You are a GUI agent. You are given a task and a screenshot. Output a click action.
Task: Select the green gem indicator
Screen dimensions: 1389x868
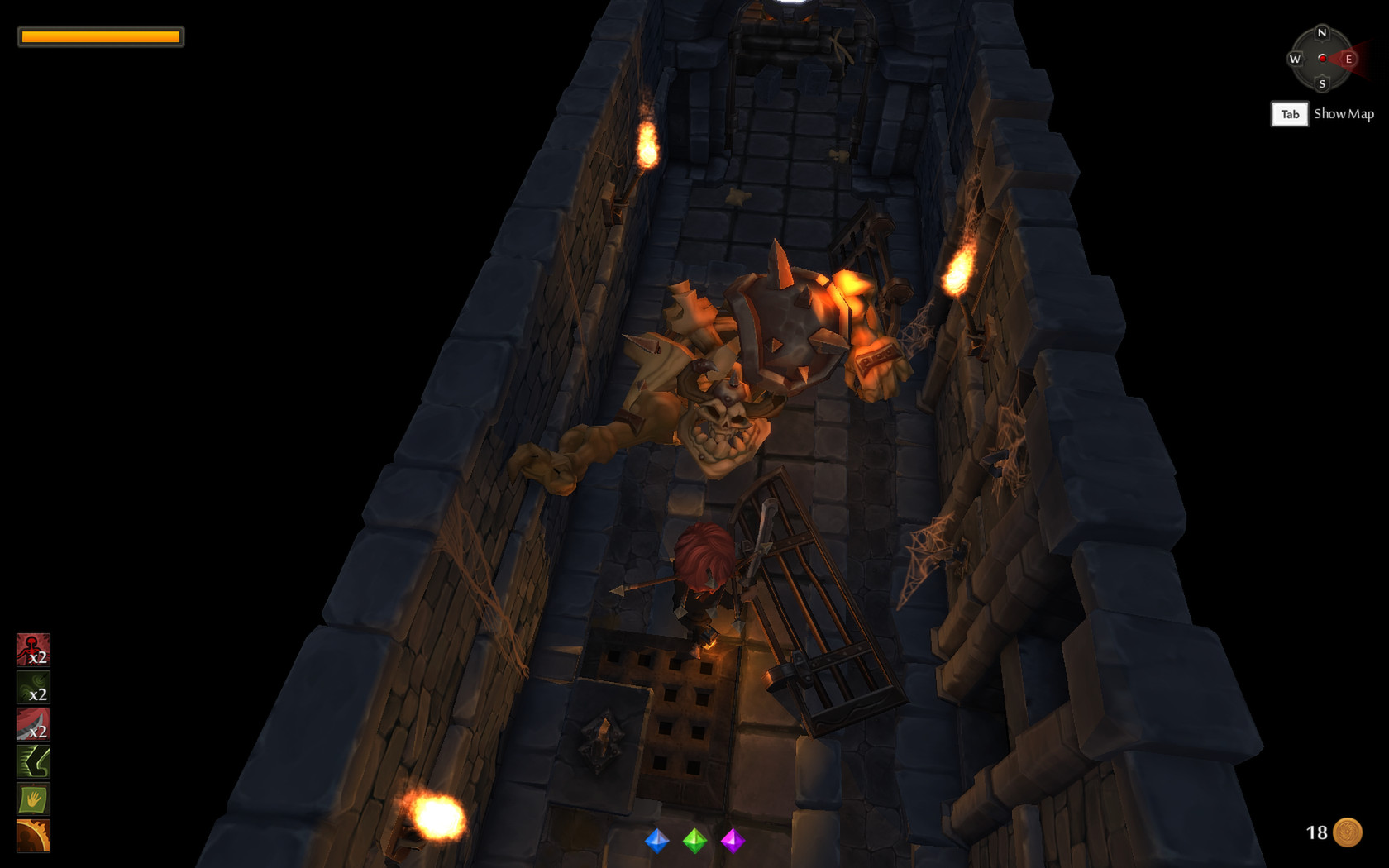[x=695, y=842]
